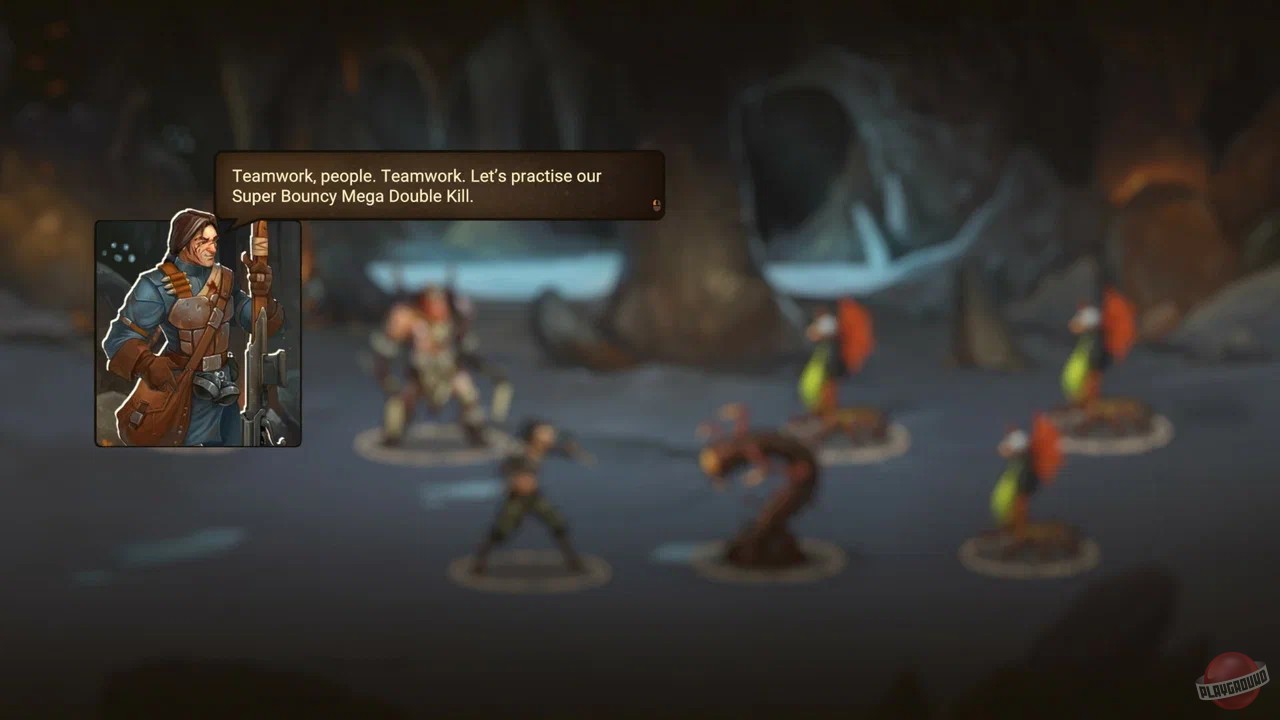Toggle the serpent's ground highlight ring
Screen dimensions: 1280x720
point(770,560)
